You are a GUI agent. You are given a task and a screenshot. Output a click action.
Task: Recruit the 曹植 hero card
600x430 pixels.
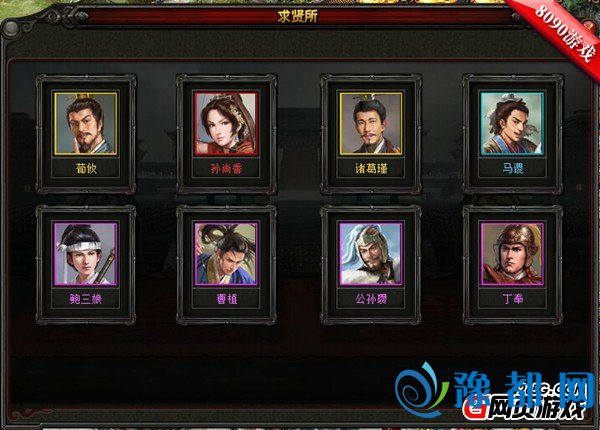(226, 254)
